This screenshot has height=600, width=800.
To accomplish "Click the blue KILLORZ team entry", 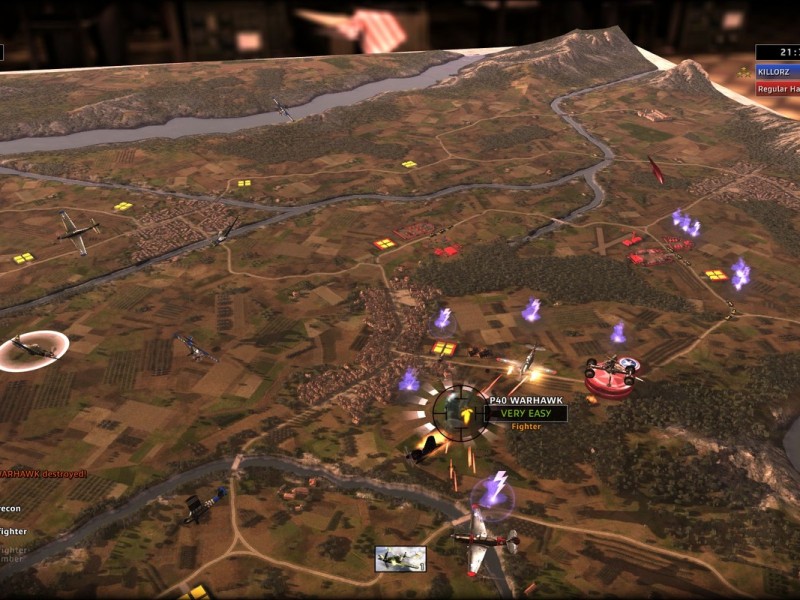I will (778, 72).
